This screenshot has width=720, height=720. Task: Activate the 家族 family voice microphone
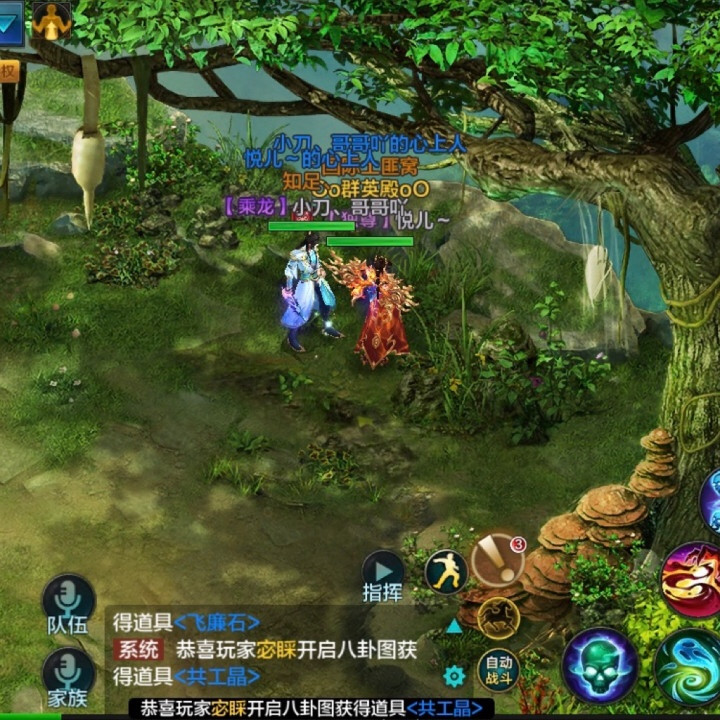tap(67, 677)
